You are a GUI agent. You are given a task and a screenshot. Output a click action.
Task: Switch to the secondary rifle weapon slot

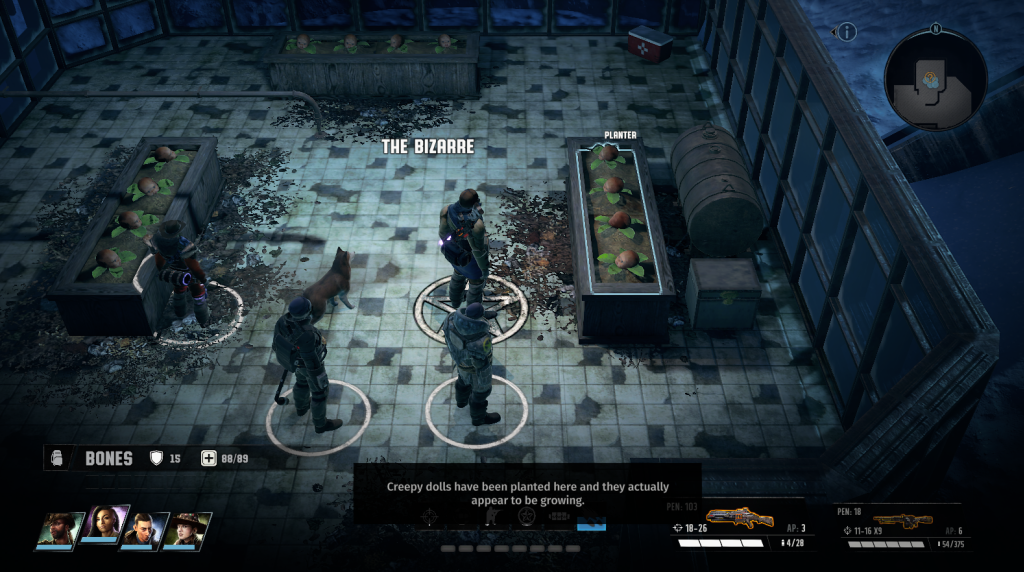(x=901, y=521)
